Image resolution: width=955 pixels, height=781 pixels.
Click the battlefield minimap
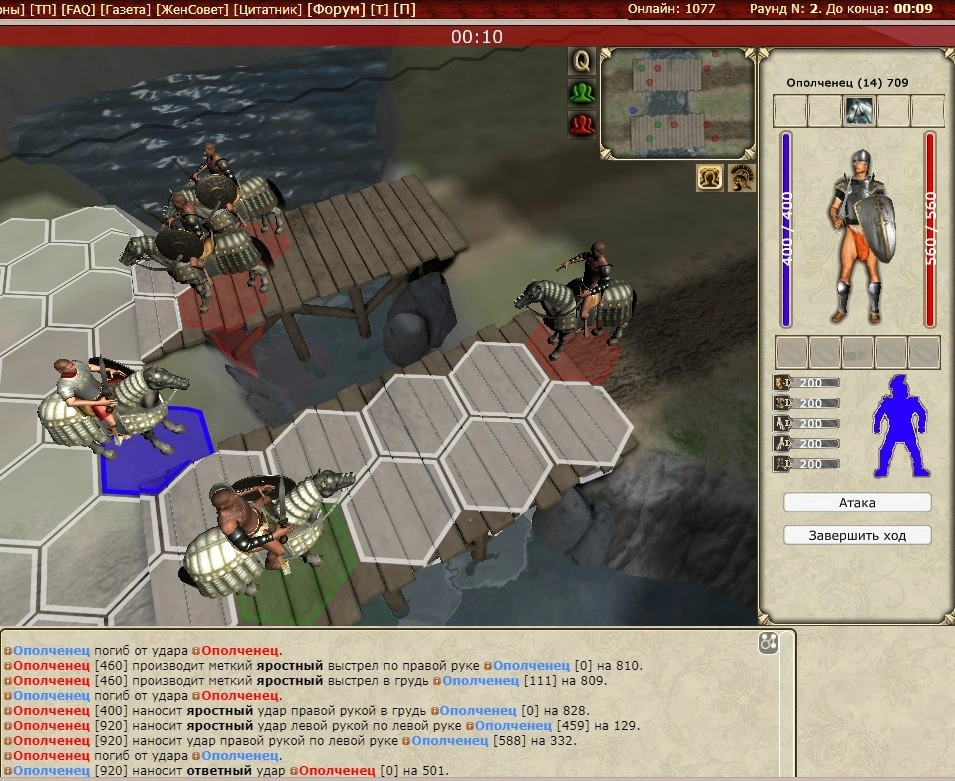point(678,102)
